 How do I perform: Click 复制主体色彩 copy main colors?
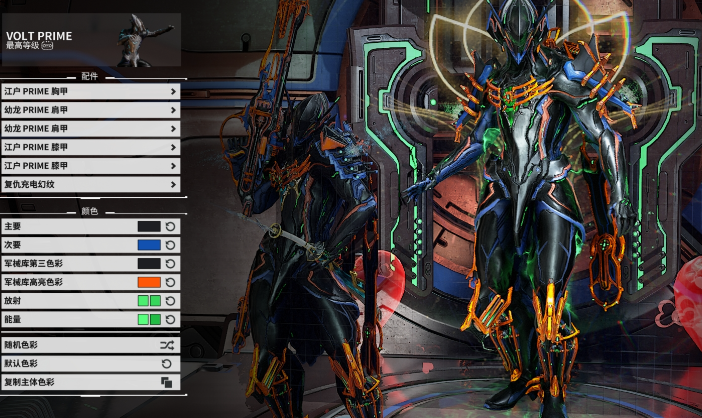point(90,382)
